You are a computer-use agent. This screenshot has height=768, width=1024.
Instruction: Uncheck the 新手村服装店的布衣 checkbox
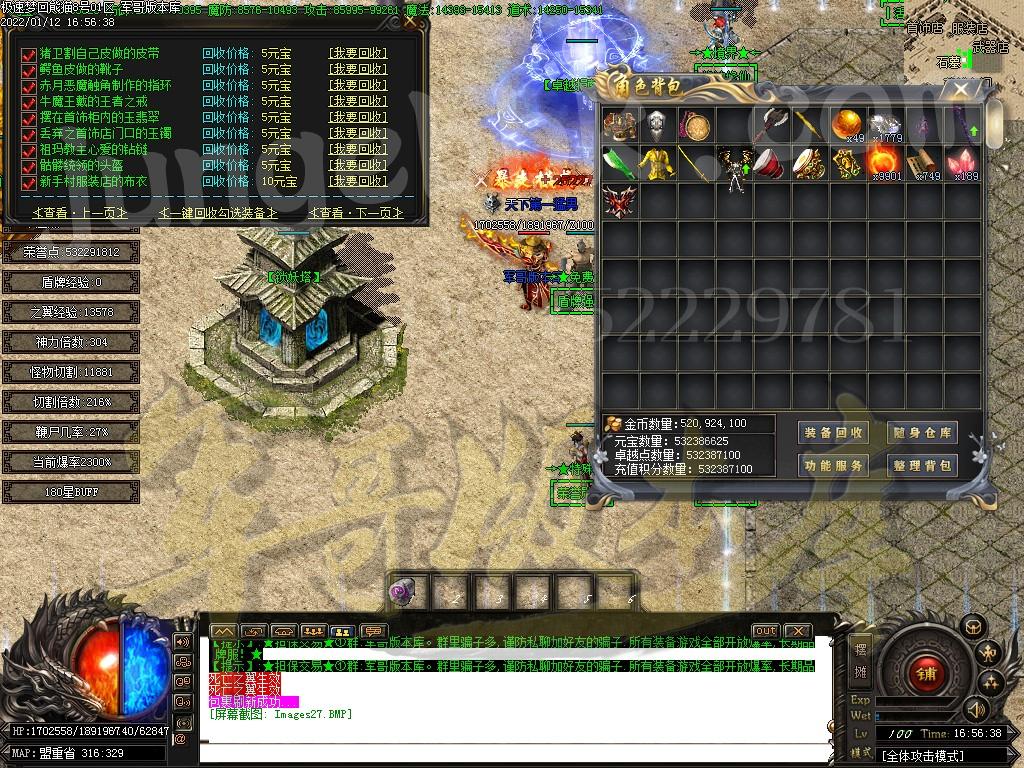click(29, 183)
